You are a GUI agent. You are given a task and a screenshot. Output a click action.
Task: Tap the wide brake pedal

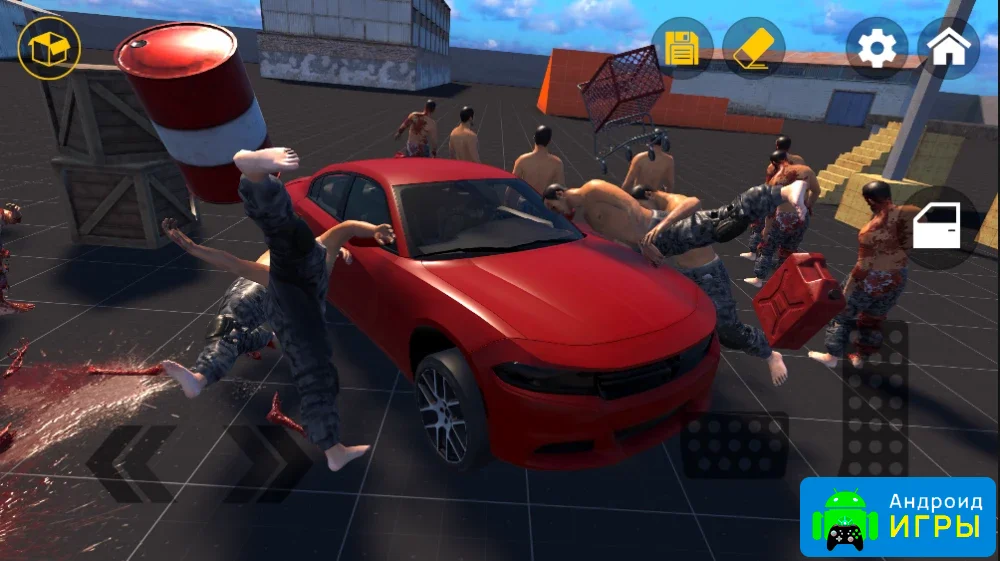tap(734, 444)
